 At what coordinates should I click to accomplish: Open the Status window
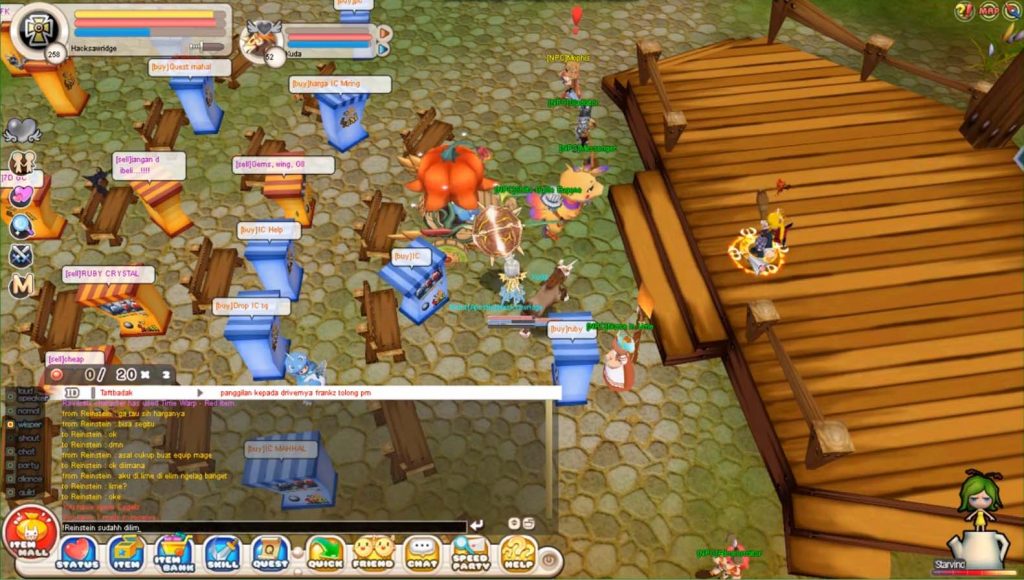tap(78, 554)
